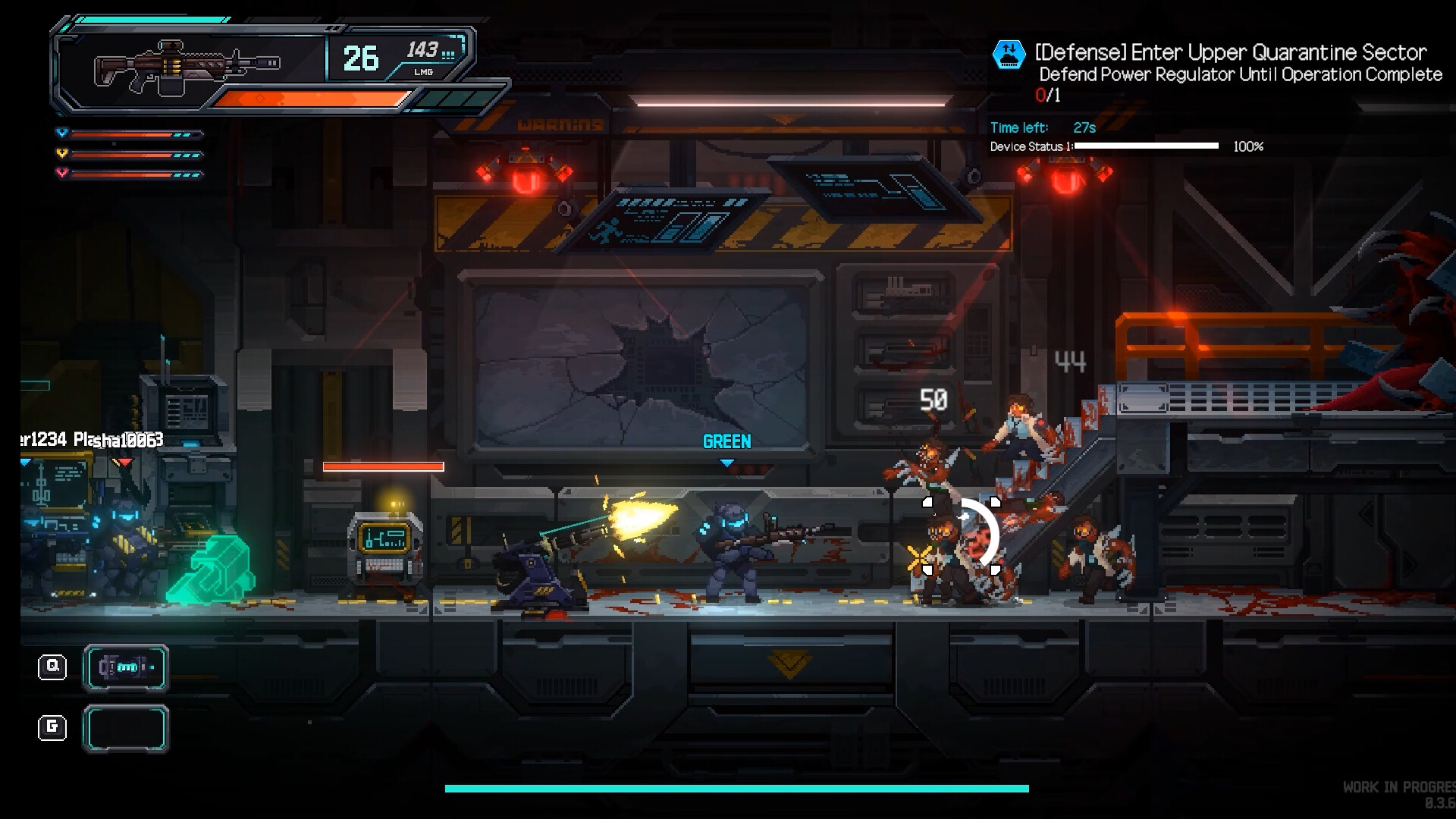Click the blue Defense objective icon

tap(1009, 54)
